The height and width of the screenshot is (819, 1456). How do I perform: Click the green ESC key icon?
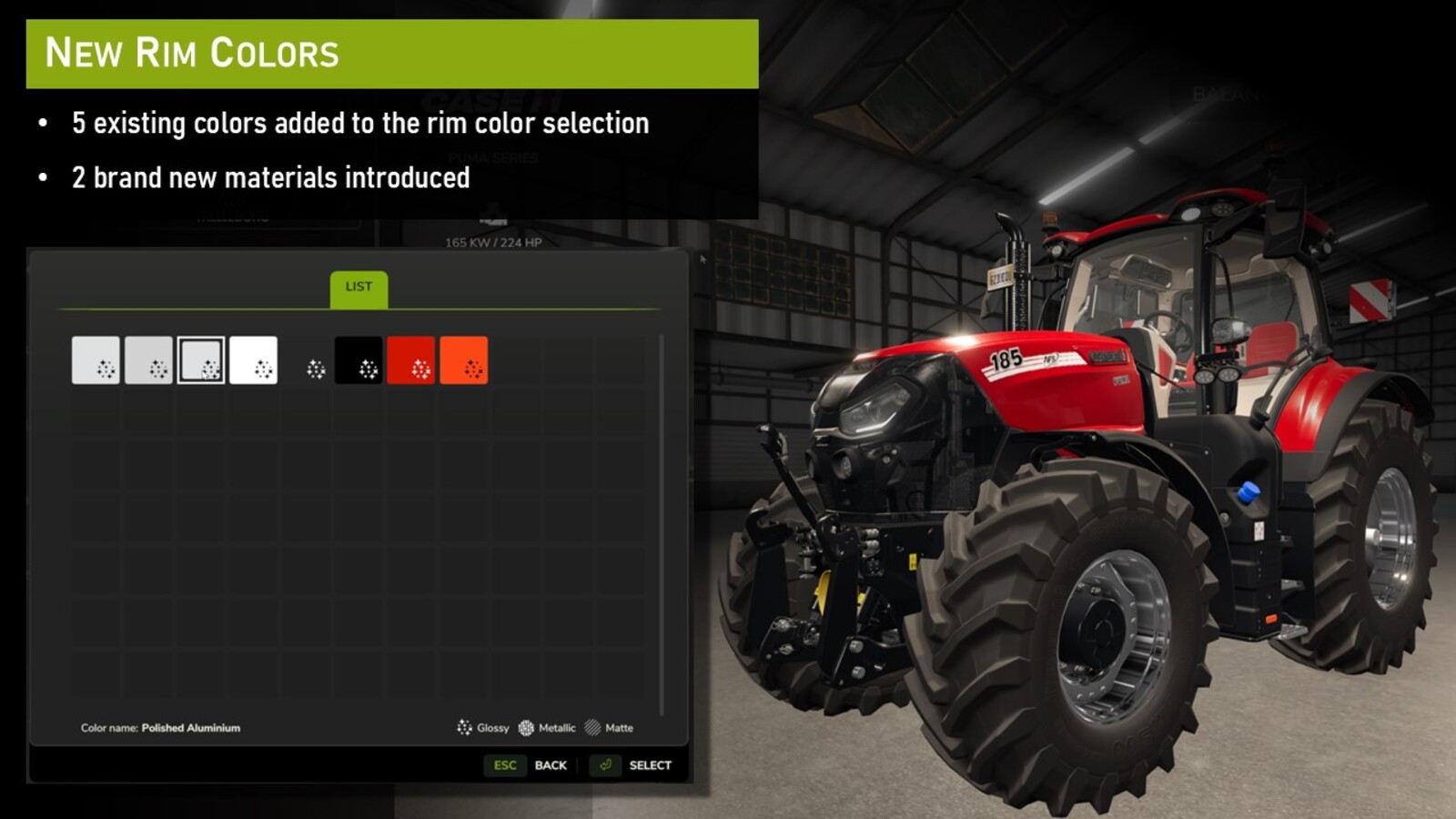coord(506,765)
